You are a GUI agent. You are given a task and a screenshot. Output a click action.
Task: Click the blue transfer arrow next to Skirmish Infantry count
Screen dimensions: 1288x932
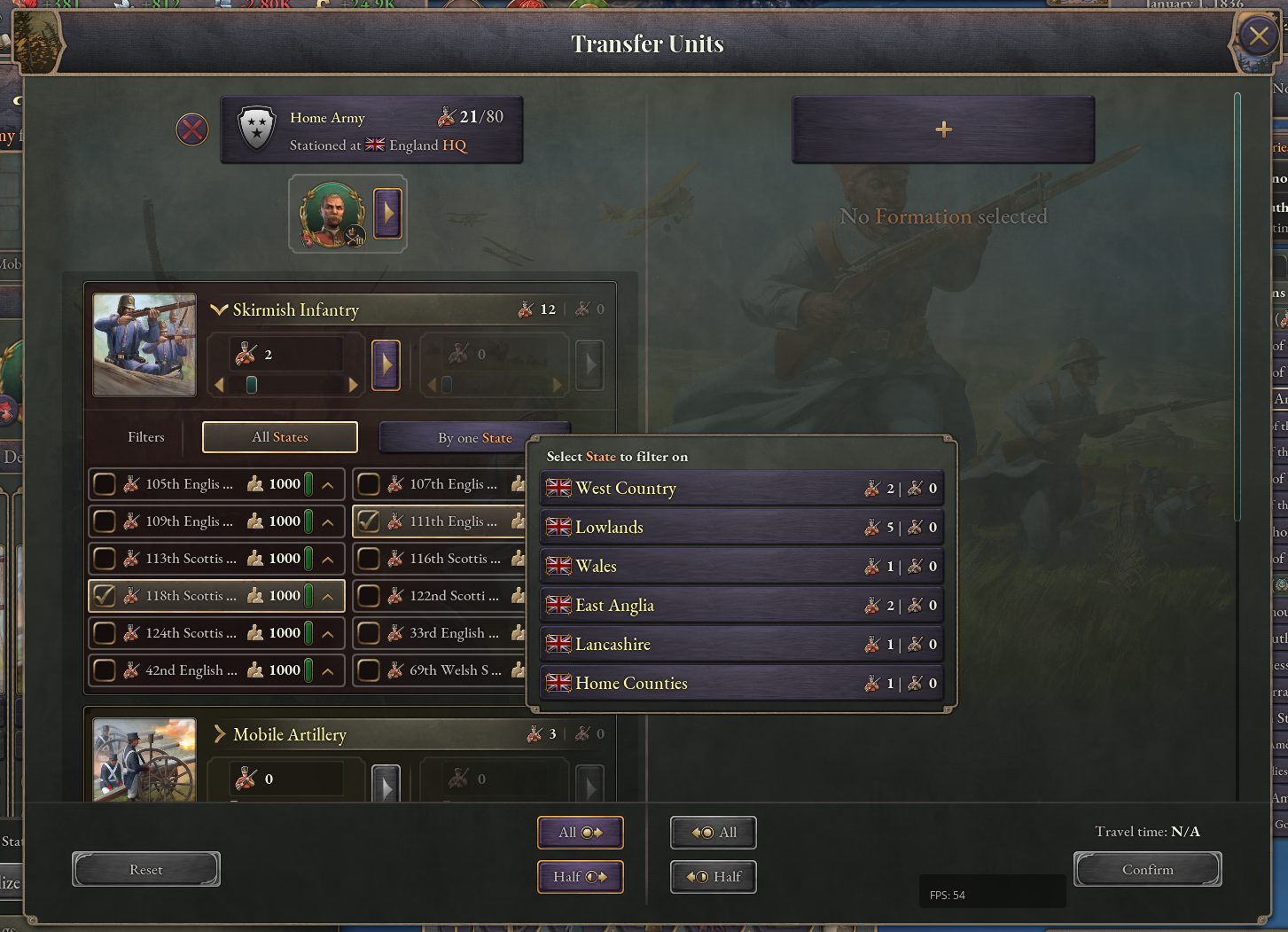(386, 364)
